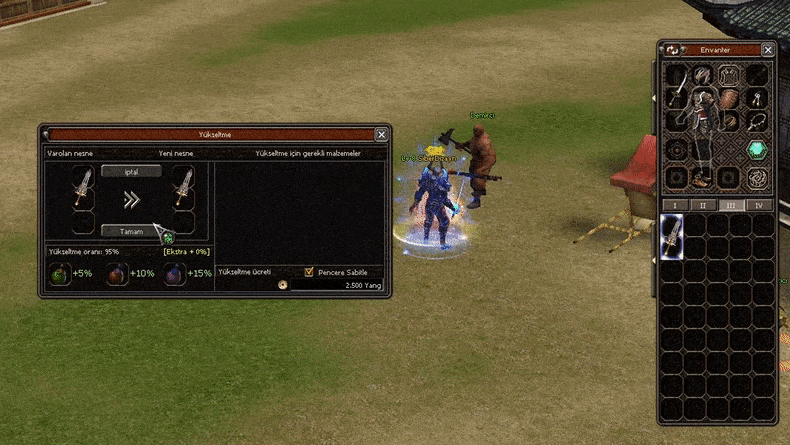Switch to inventory page IV
The image size is (790, 445).
tap(759, 205)
